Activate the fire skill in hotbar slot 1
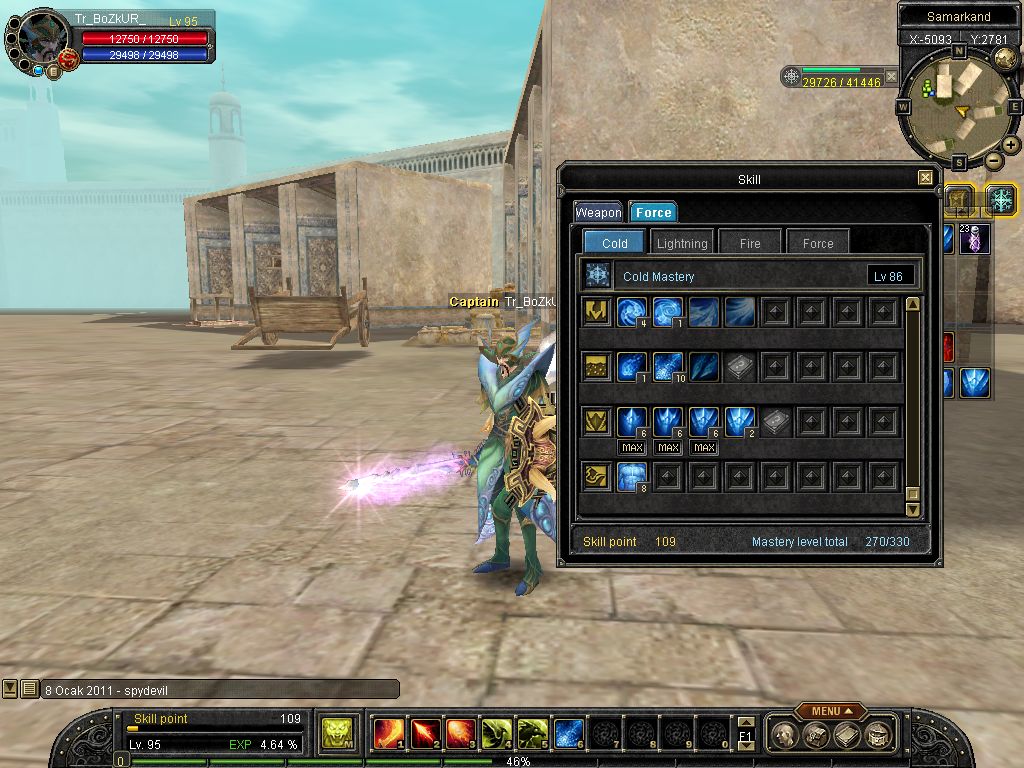 (387, 735)
